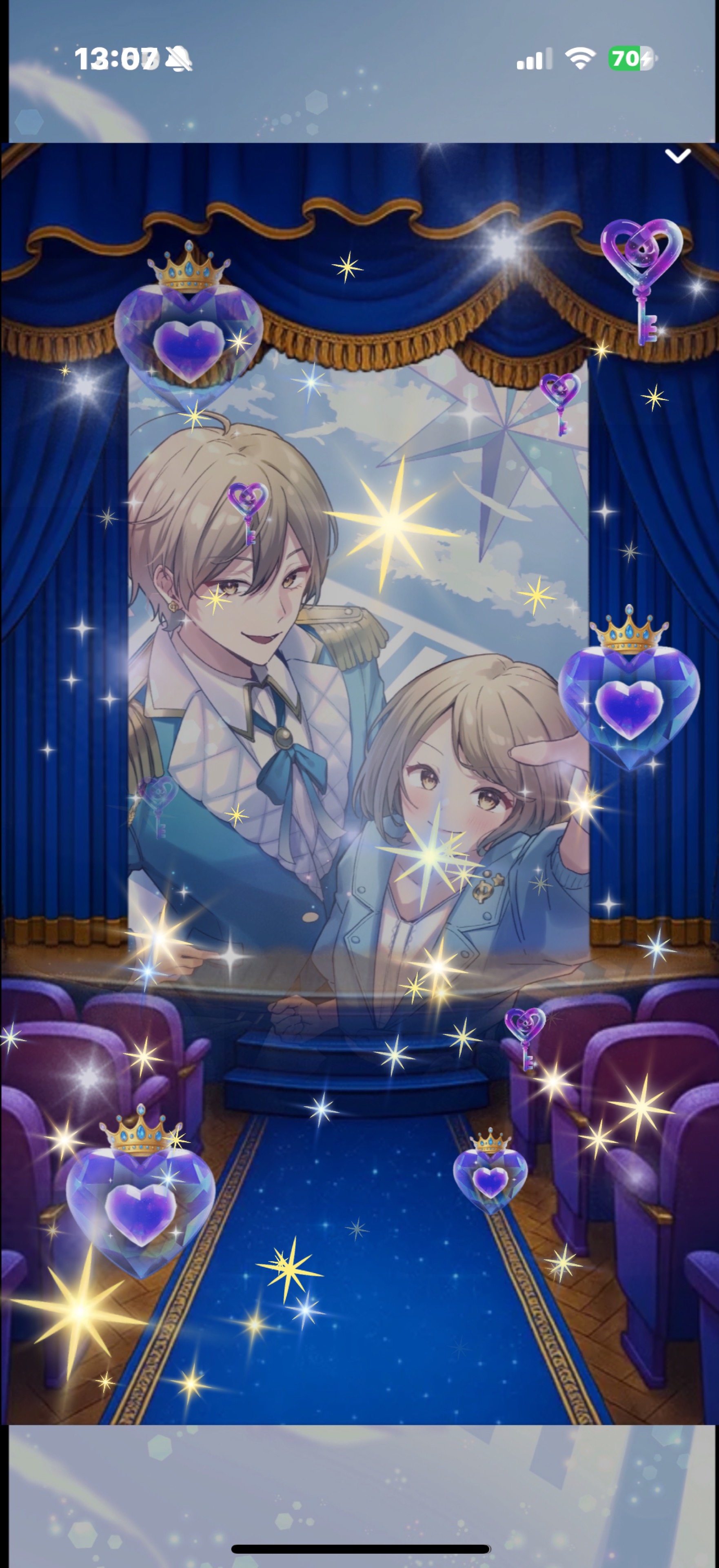This screenshot has width=719, height=1568.
Task: Select the small key charm beside the curtain
Action: [560, 405]
